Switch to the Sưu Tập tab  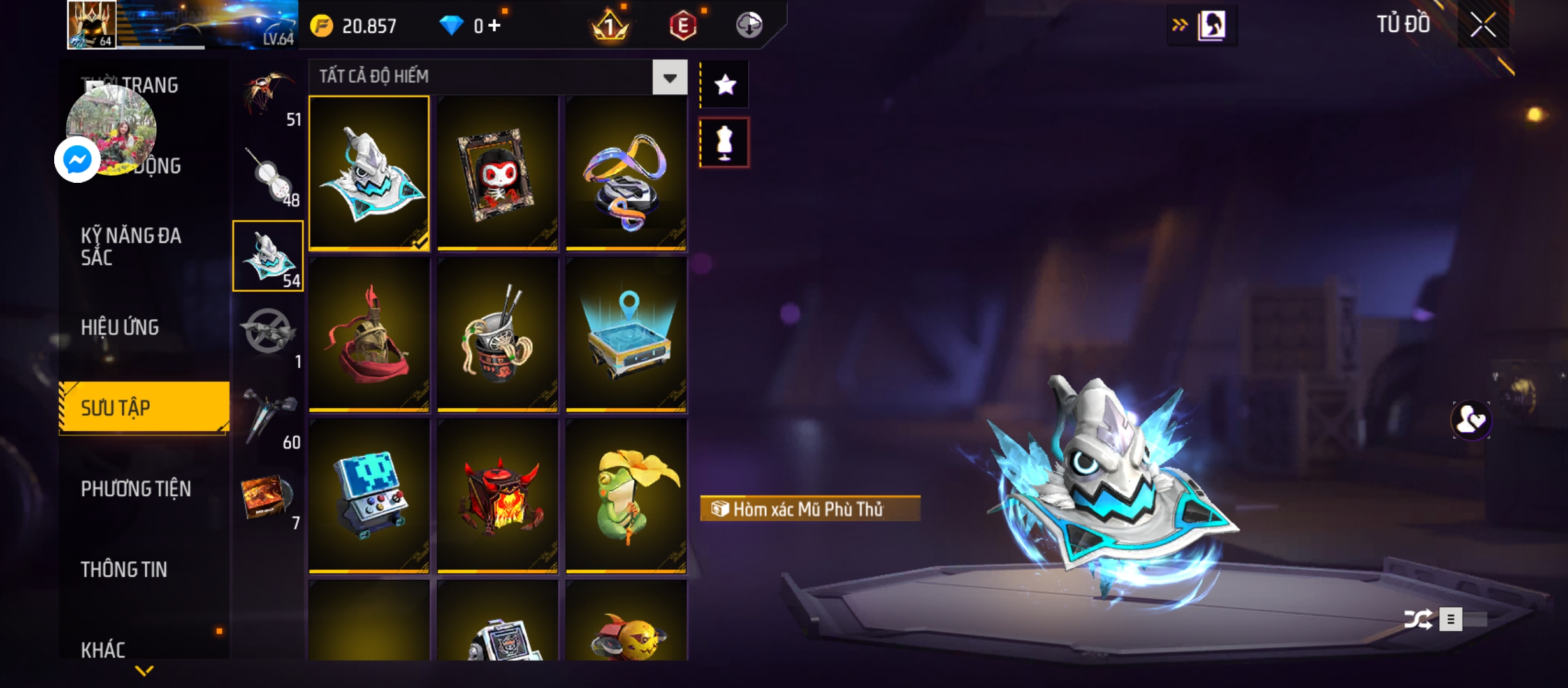coord(144,408)
